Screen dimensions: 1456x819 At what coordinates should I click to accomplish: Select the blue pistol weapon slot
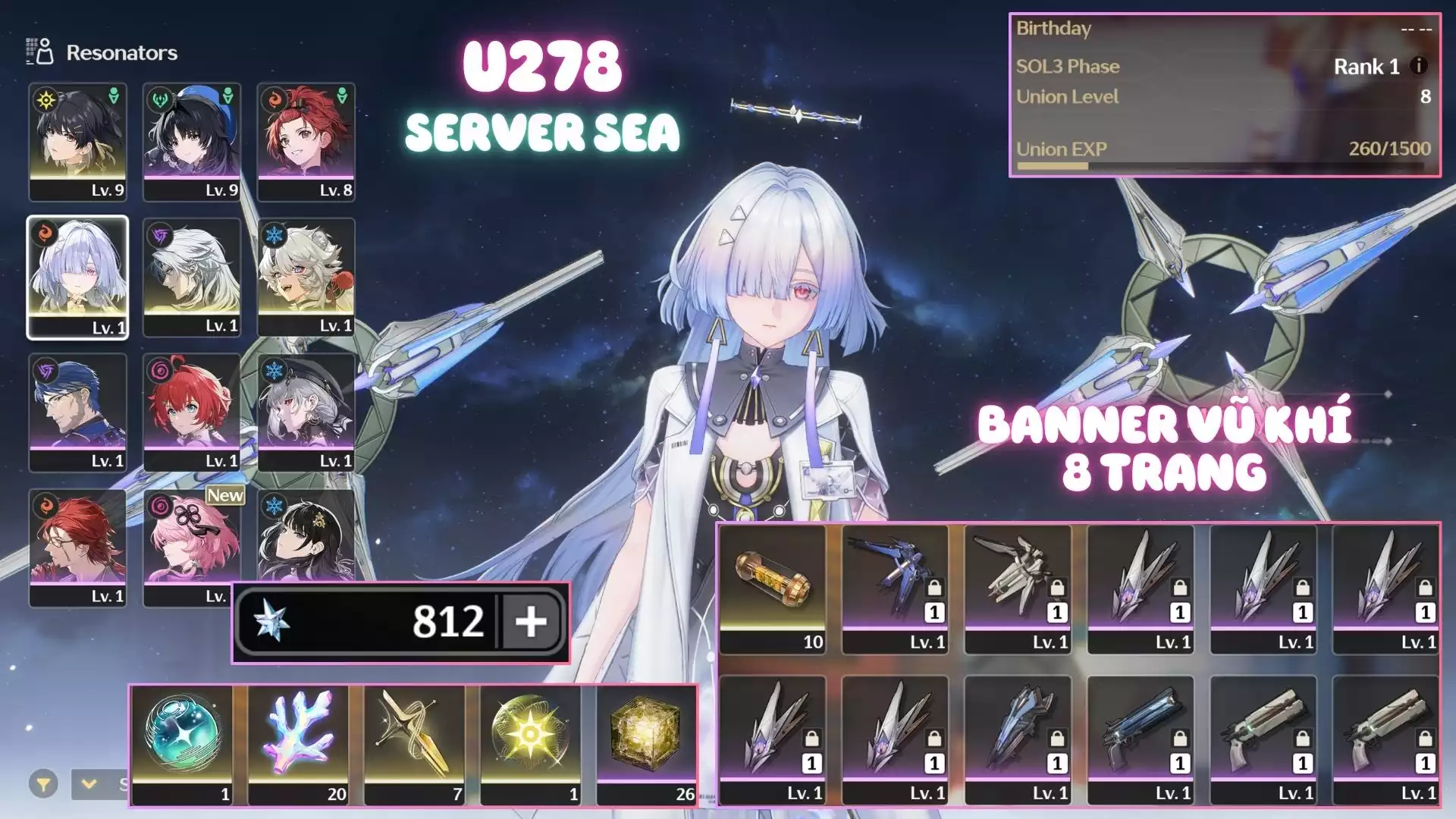tap(1141, 739)
